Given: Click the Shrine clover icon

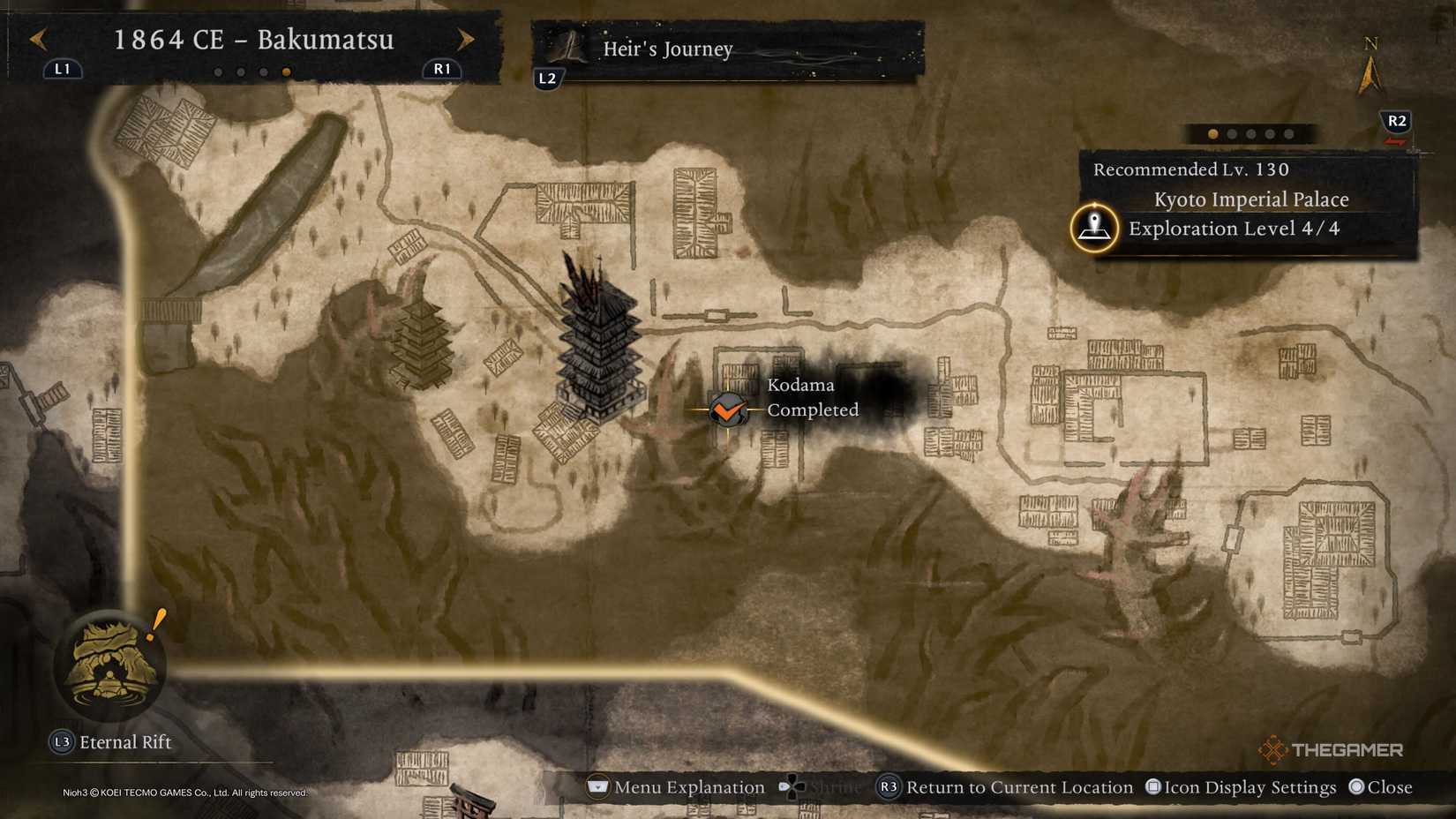Looking at the screenshot, I should point(790,786).
